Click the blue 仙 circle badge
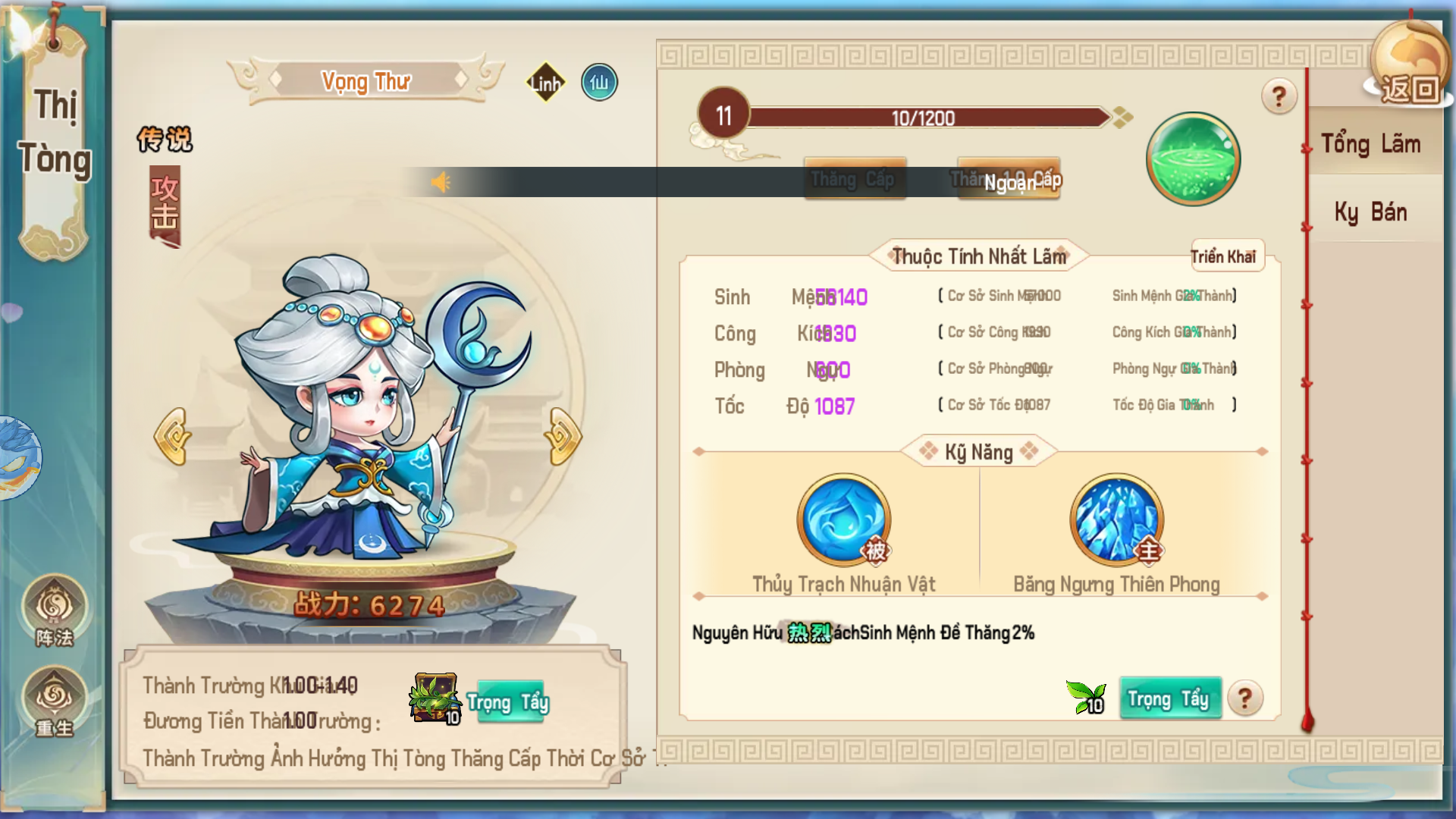This screenshot has width=1456, height=819. click(599, 82)
